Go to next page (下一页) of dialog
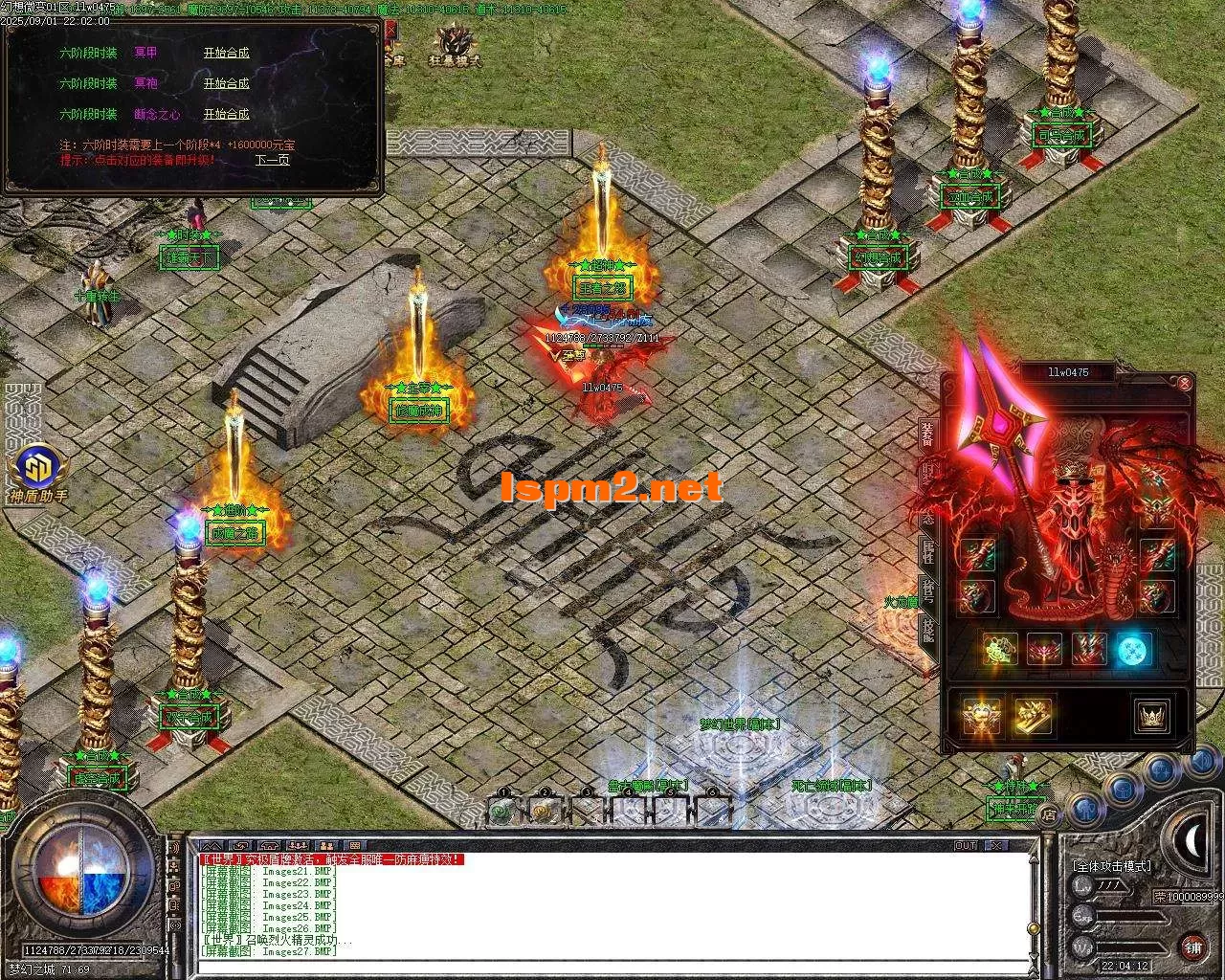The width and height of the screenshot is (1225, 980). coord(272,160)
